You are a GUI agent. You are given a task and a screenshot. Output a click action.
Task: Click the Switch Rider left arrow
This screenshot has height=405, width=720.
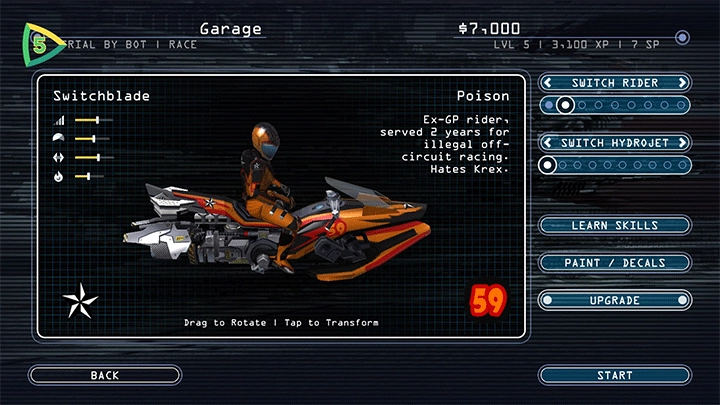[548, 83]
